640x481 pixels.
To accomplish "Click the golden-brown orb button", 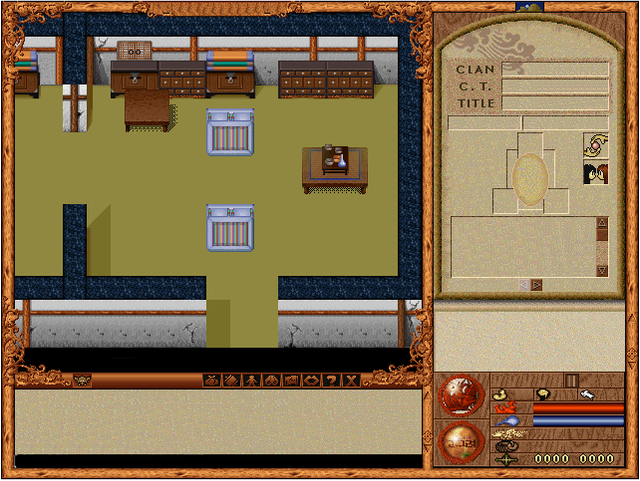I will [x=460, y=442].
